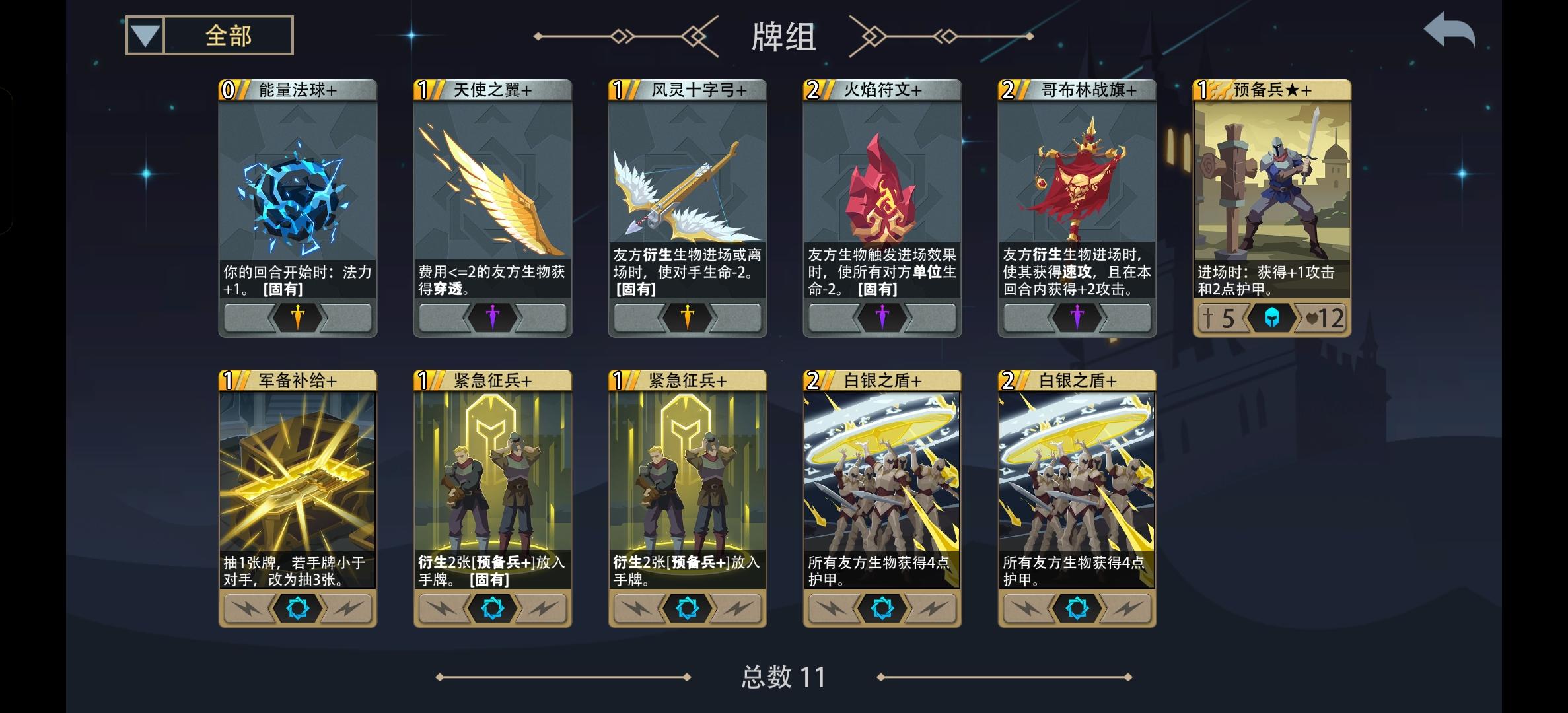Click the dropdown triangle next to 全部
Viewport: 1568px width, 713px height.
click(143, 37)
